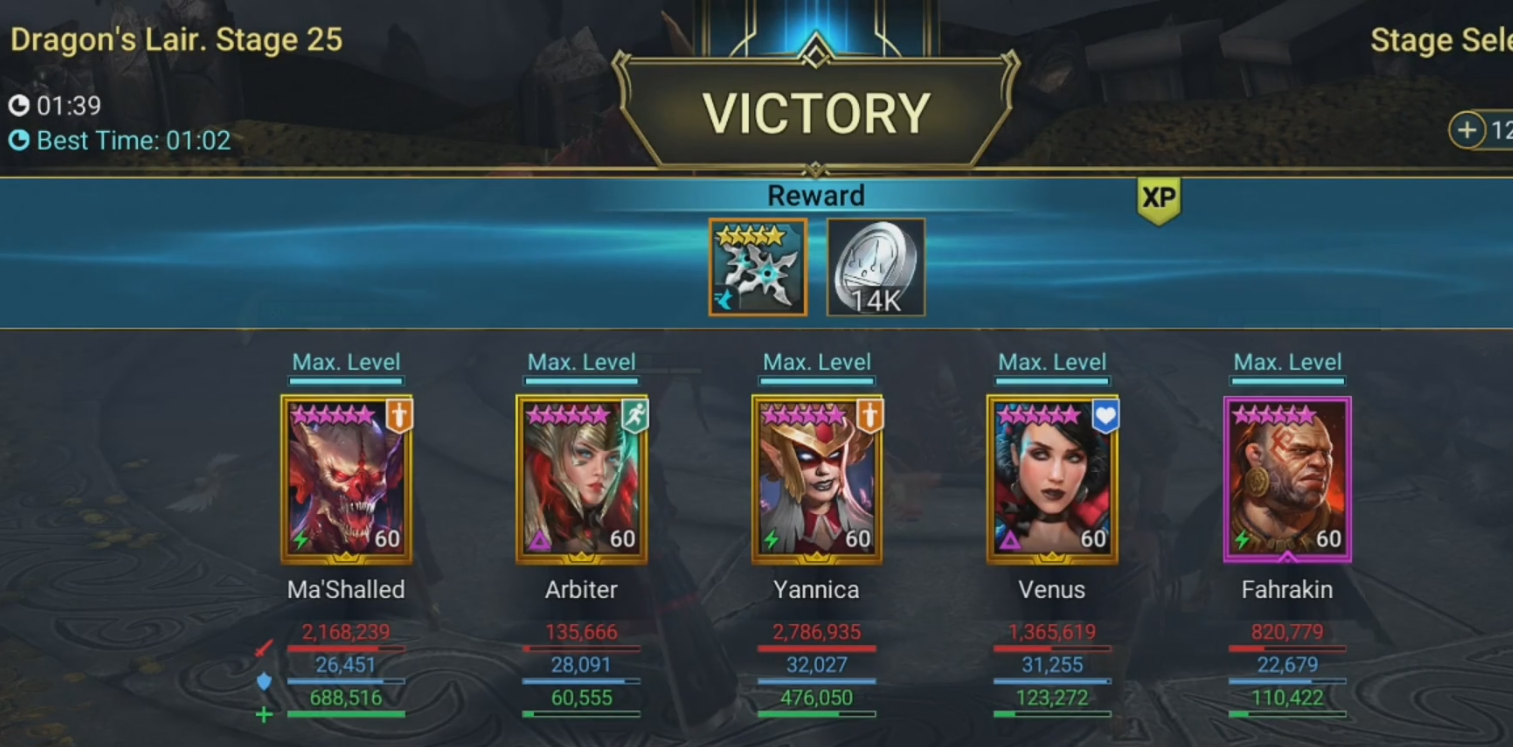Screen dimensions: 1513x747
Task: Click the Max. Level label above Ma'Shalled
Action: (x=346, y=362)
